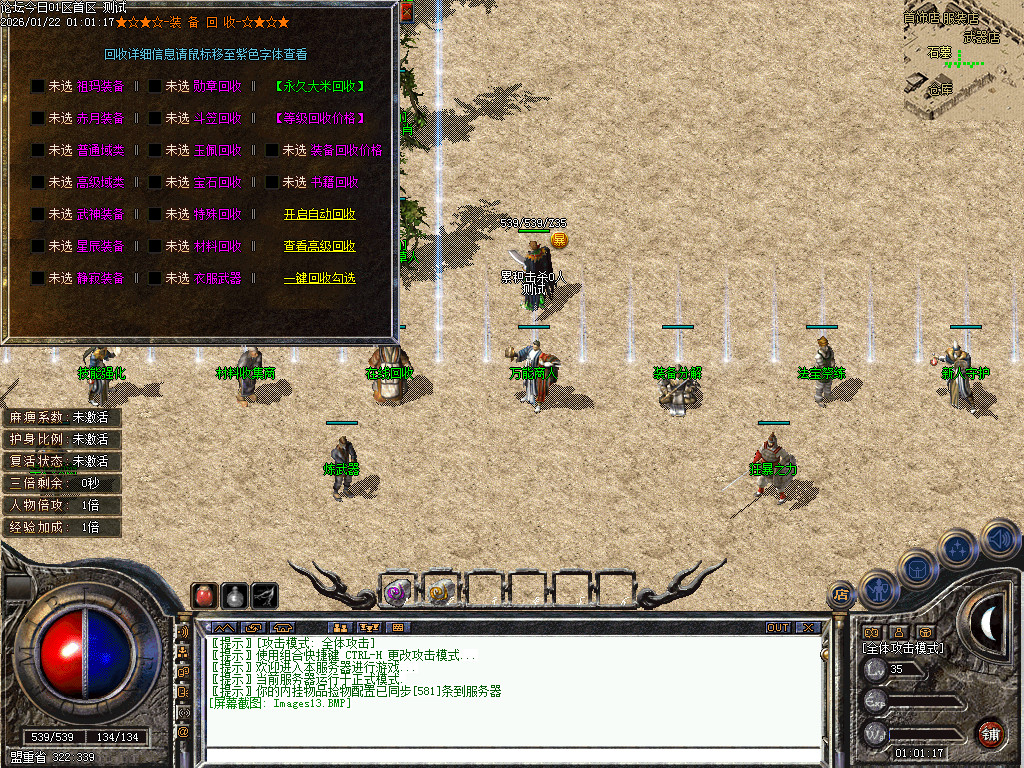Activate 开启自动回收 auto recycle
This screenshot has height=768, width=1024.
click(319, 214)
